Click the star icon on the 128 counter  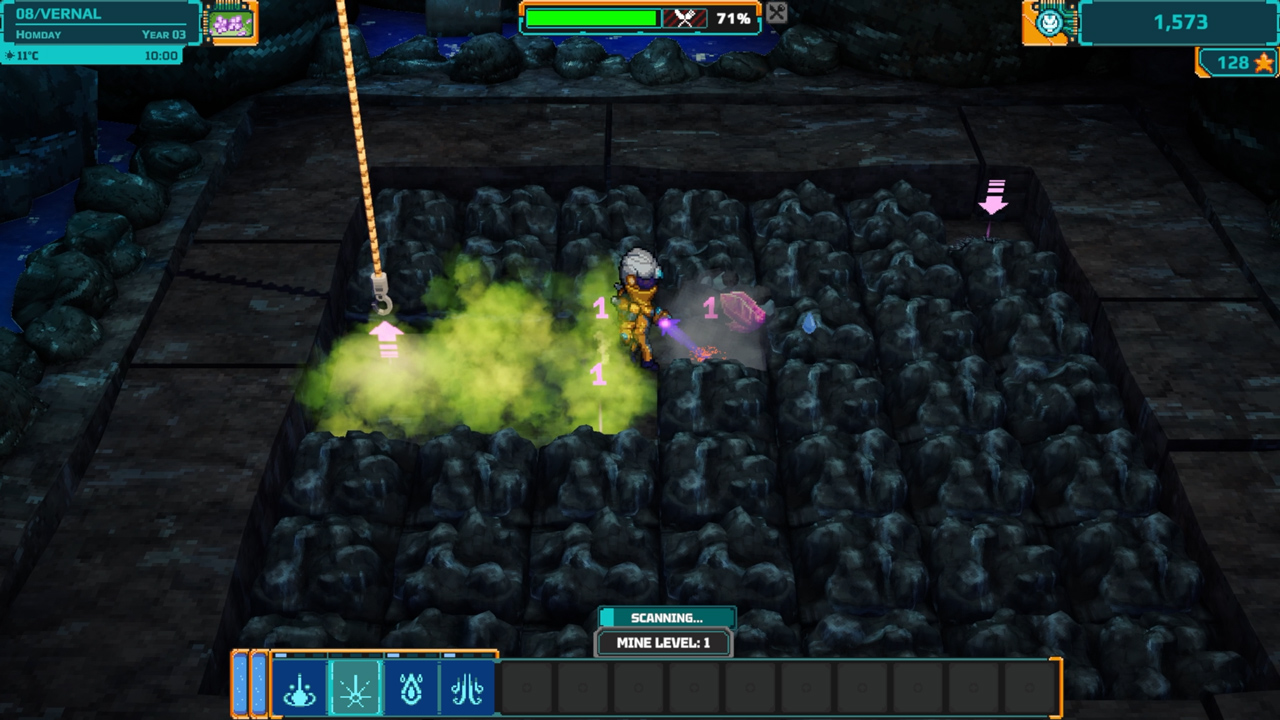click(x=1262, y=63)
